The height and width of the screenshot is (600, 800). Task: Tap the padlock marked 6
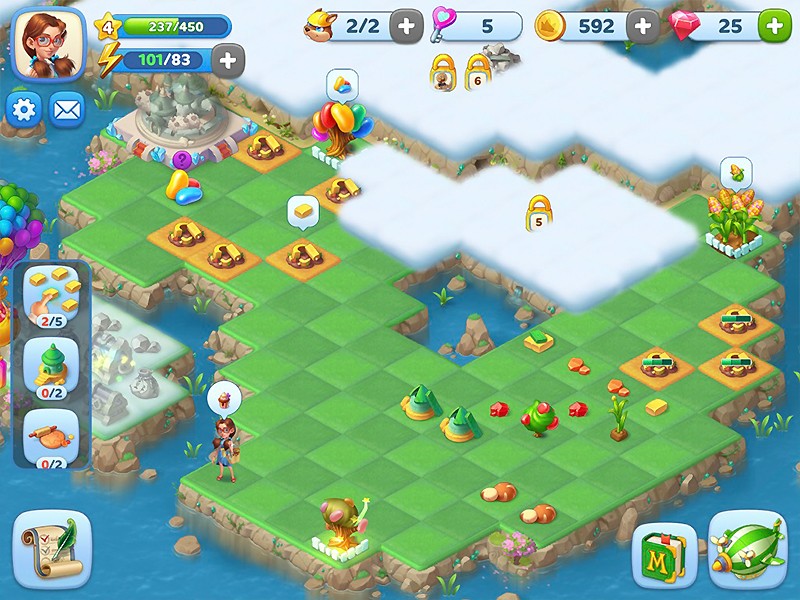click(477, 73)
